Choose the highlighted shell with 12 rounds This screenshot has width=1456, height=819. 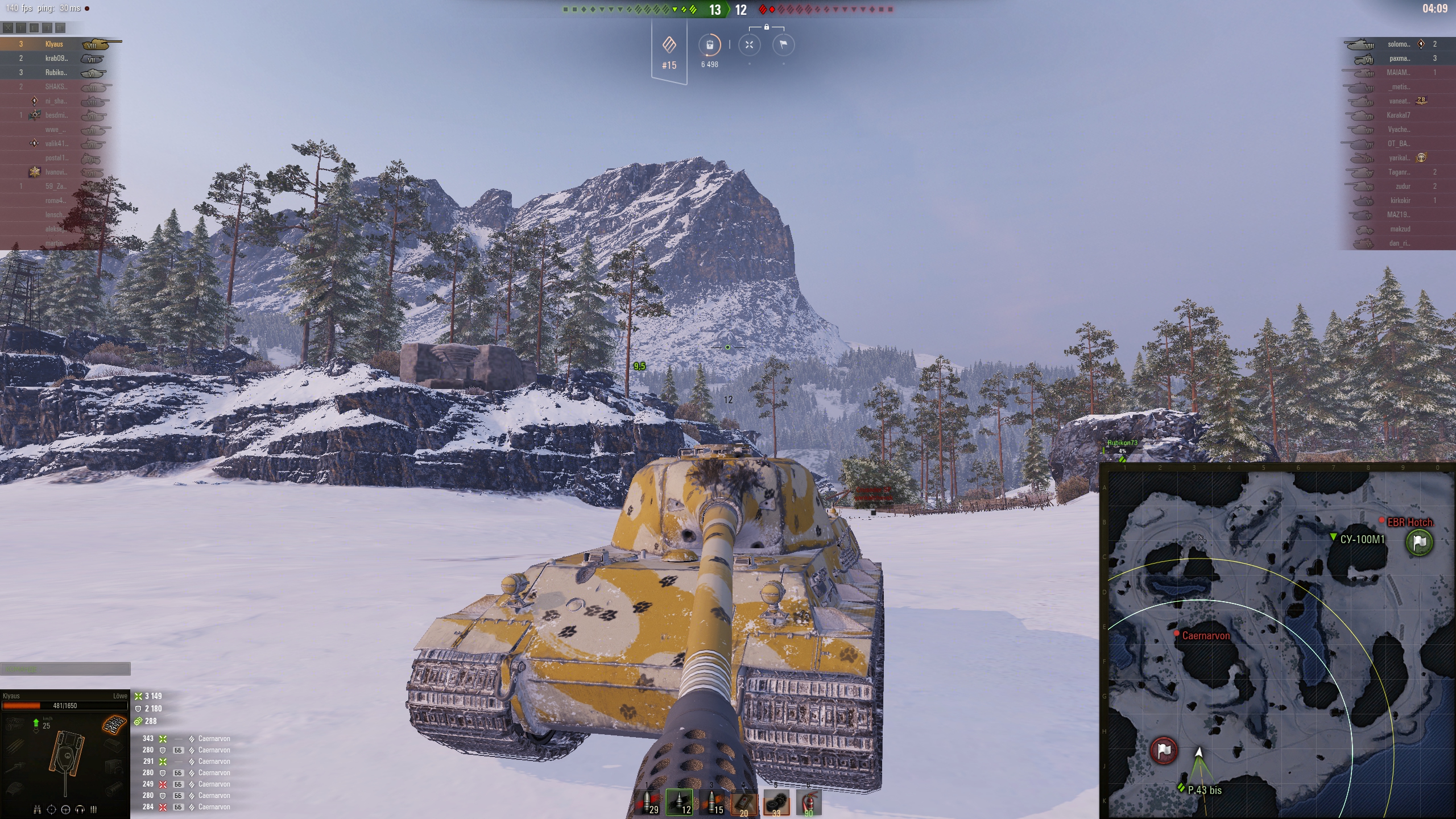[x=680, y=803]
